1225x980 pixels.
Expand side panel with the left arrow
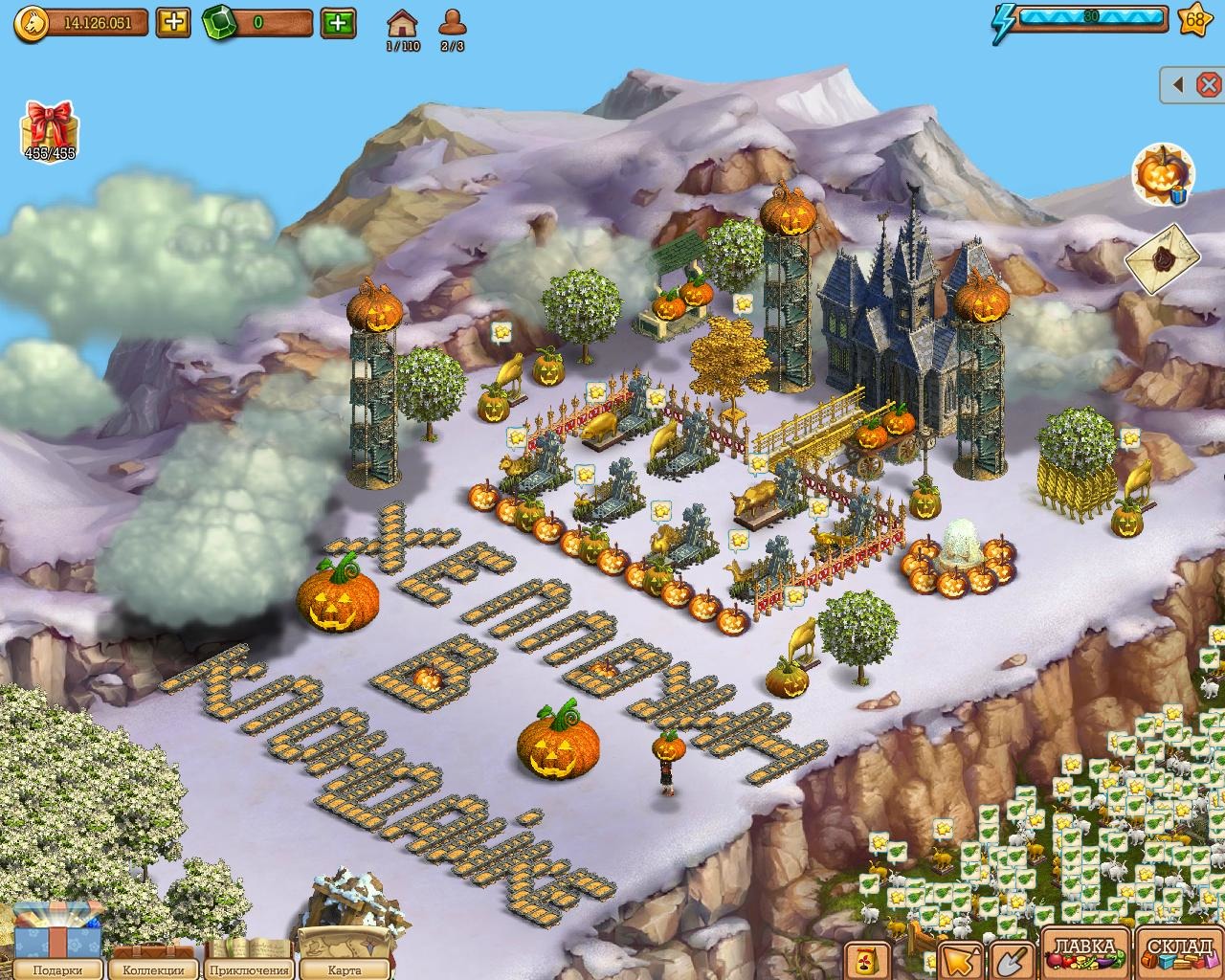click(x=1180, y=85)
